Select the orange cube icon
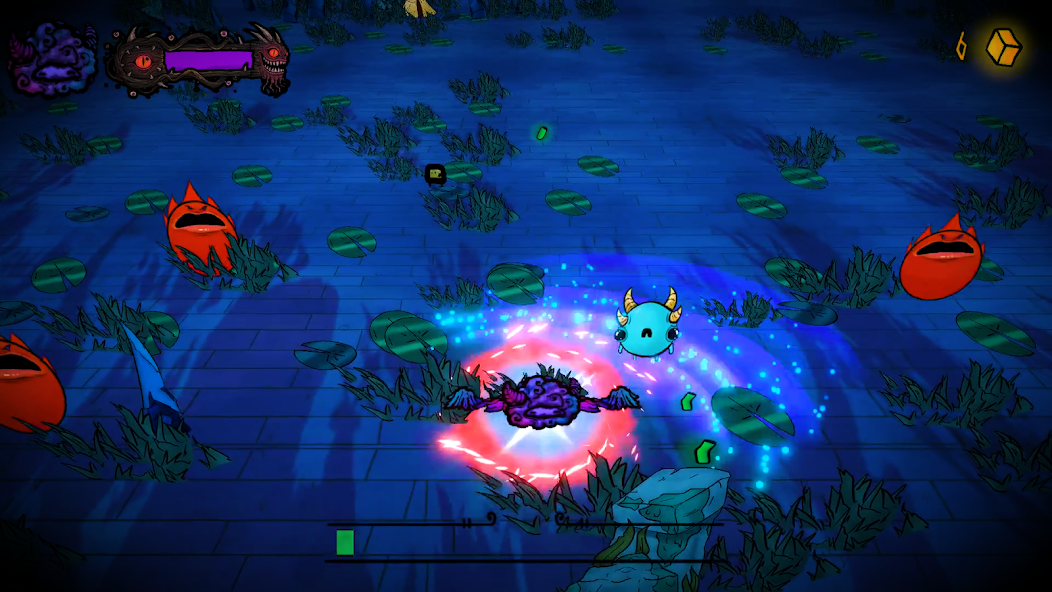 [x=1003, y=46]
